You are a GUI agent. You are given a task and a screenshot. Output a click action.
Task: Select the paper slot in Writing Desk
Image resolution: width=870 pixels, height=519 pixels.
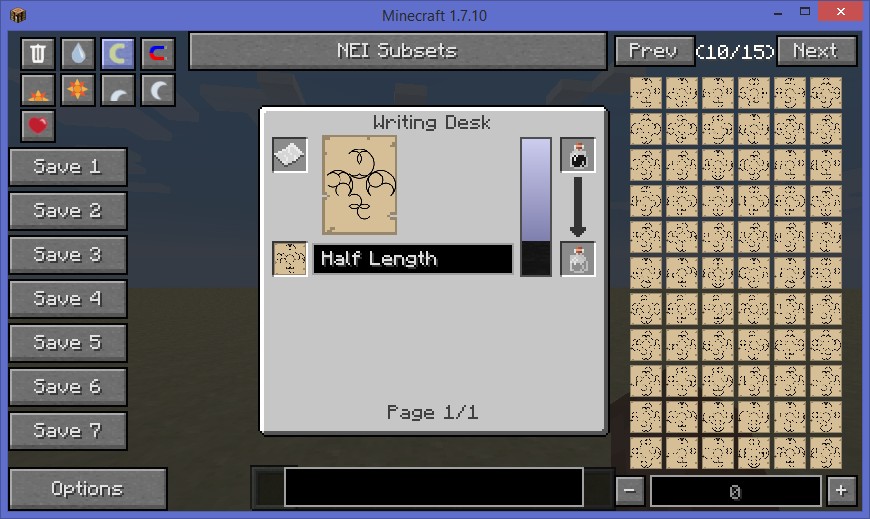coord(290,155)
